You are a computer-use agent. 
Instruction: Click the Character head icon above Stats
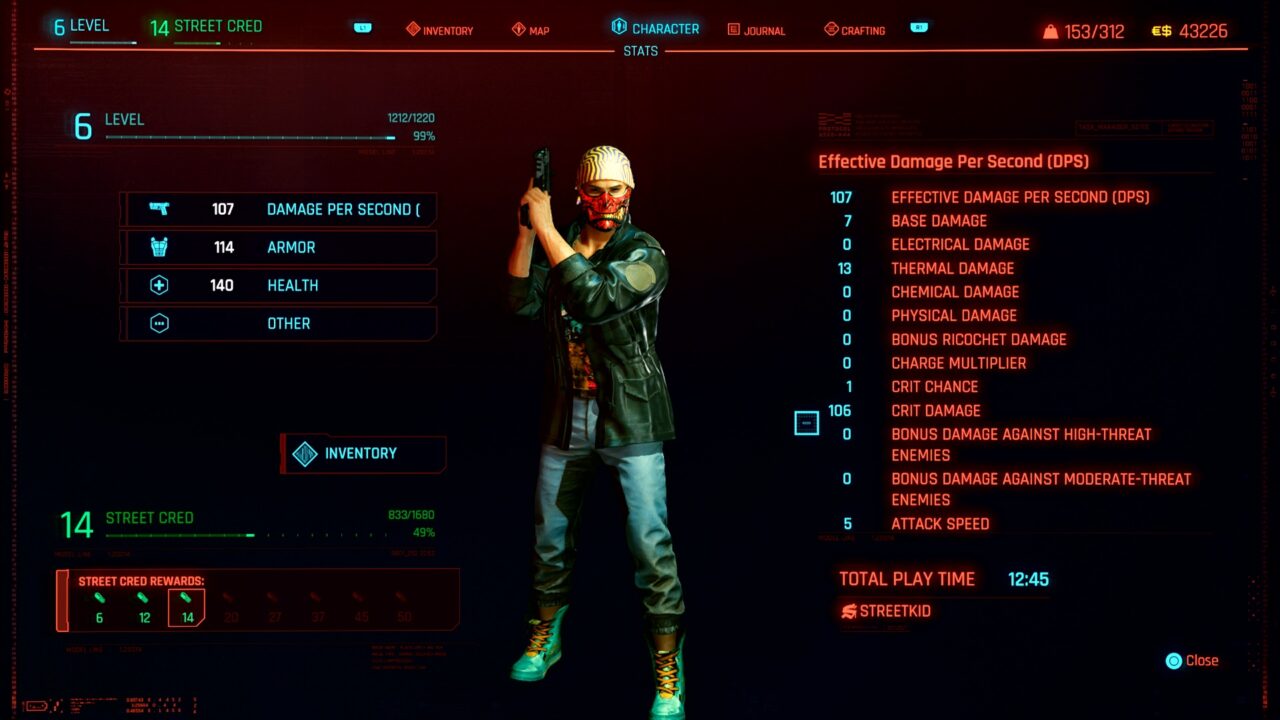click(x=618, y=29)
